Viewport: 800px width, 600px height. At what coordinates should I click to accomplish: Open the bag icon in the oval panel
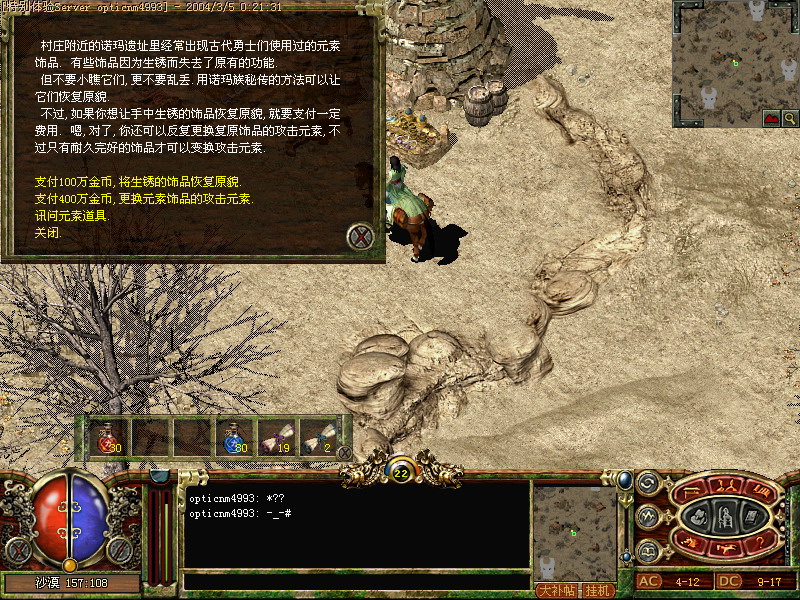[x=701, y=517]
